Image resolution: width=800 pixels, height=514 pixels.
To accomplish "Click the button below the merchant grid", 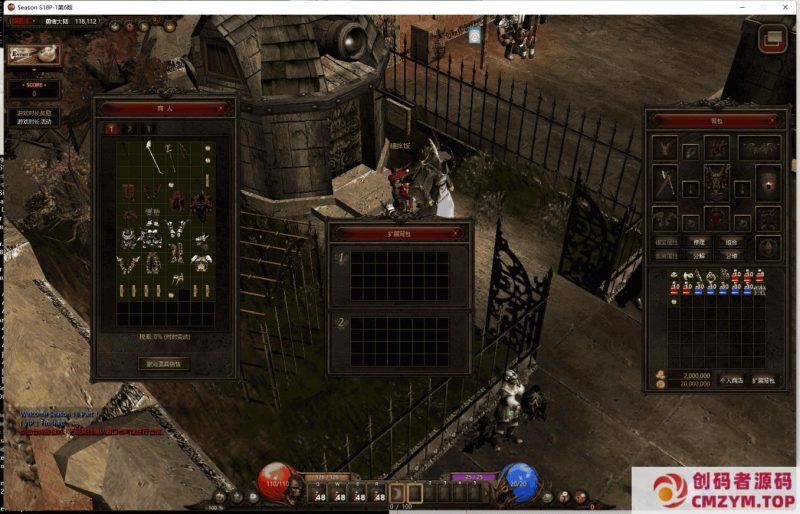I will pos(163,364).
